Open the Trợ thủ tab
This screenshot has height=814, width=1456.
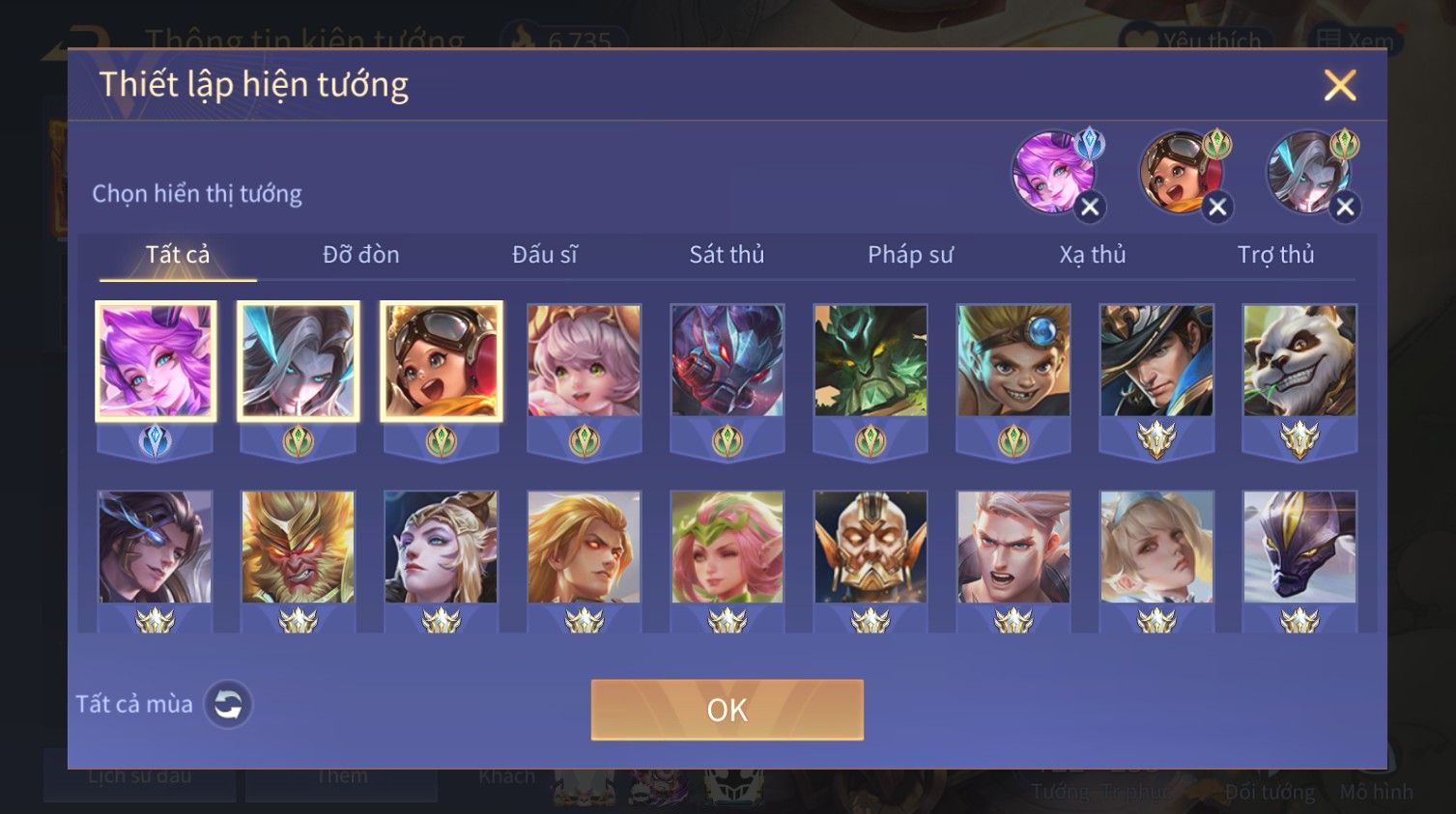pos(1275,255)
